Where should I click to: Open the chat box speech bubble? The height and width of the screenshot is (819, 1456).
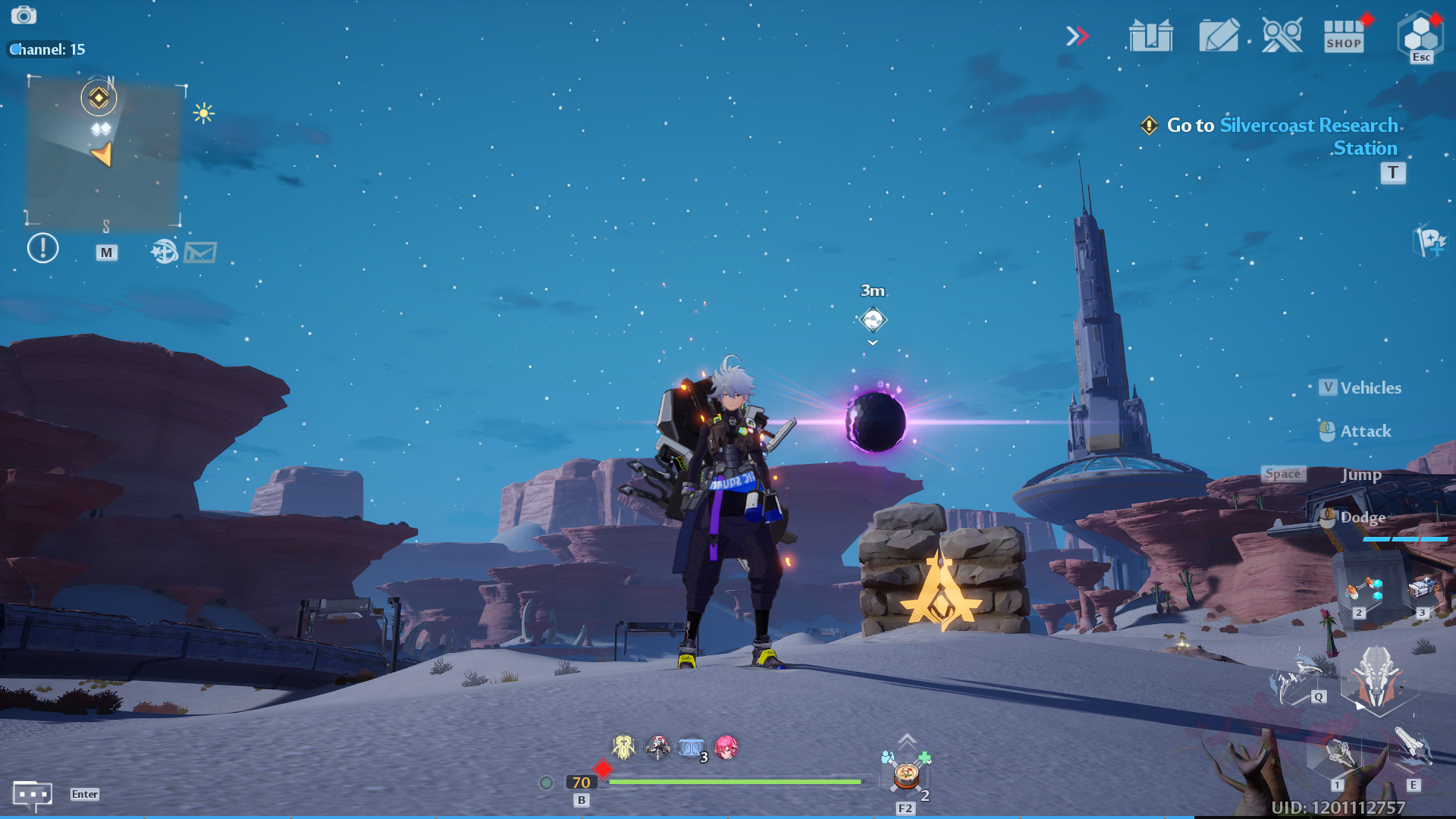click(x=32, y=795)
